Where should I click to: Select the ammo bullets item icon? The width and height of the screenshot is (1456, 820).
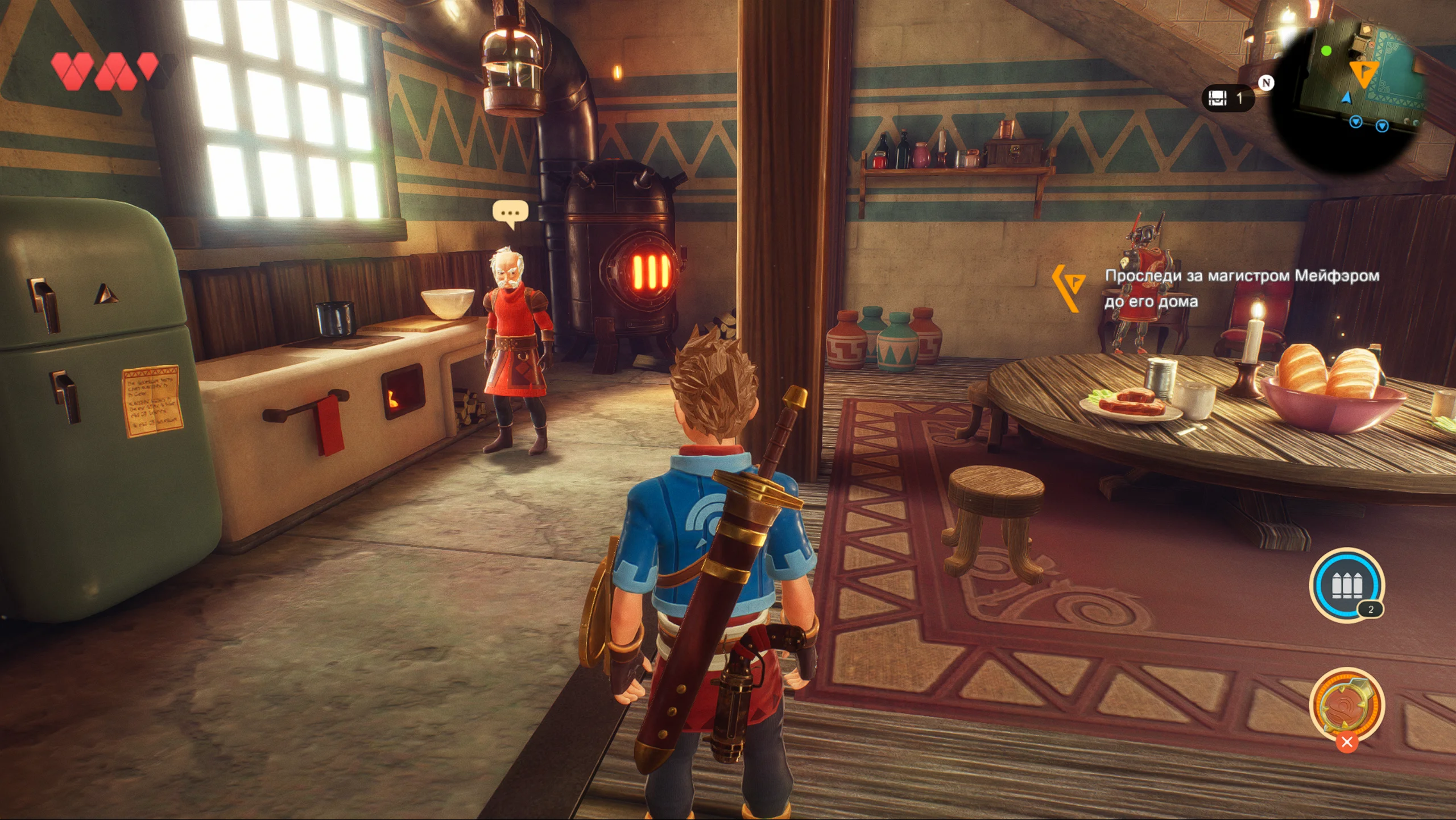coord(1346,584)
